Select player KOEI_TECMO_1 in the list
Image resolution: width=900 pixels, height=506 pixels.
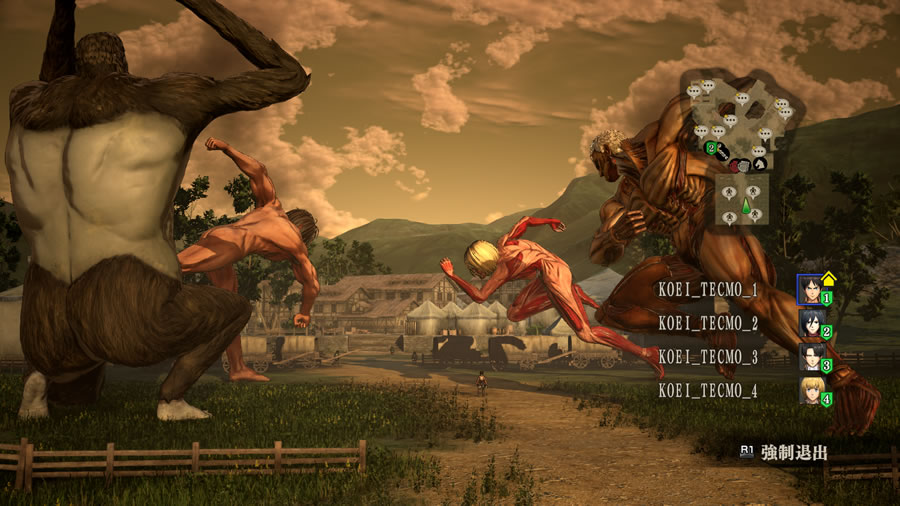pos(707,290)
